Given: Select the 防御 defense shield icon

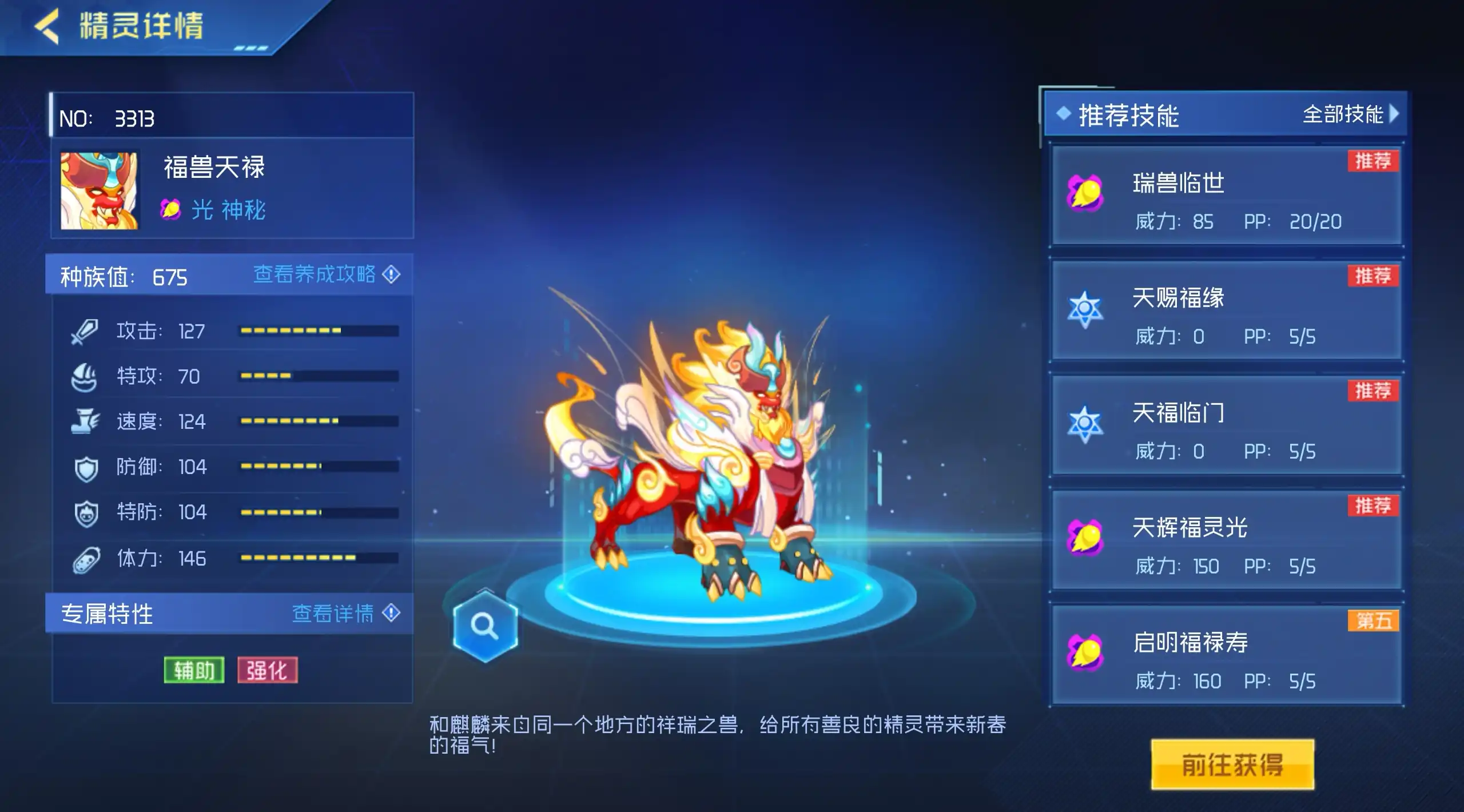Looking at the screenshot, I should pyautogui.click(x=85, y=467).
